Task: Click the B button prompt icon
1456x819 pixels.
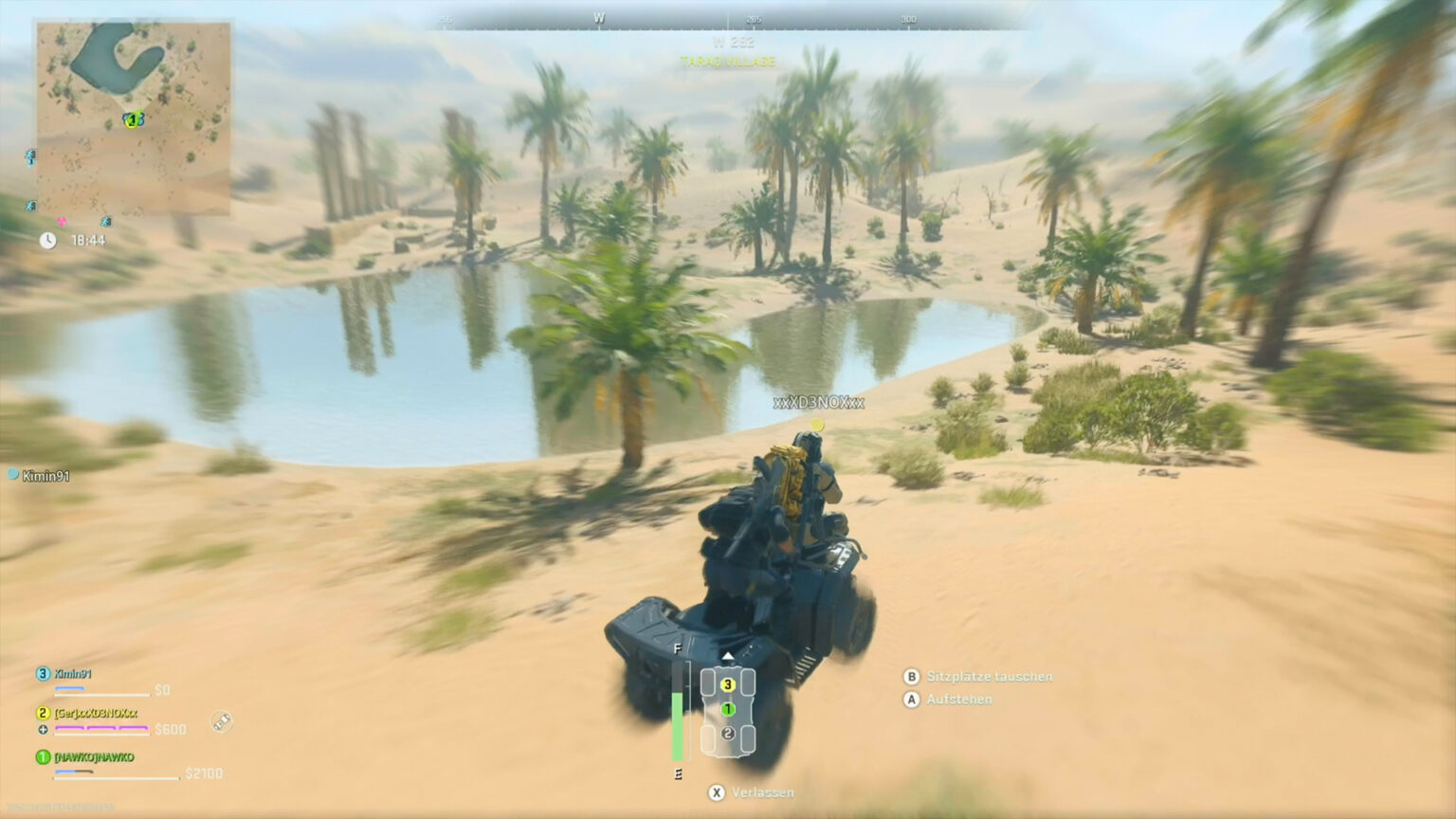Action: pyautogui.click(x=911, y=677)
